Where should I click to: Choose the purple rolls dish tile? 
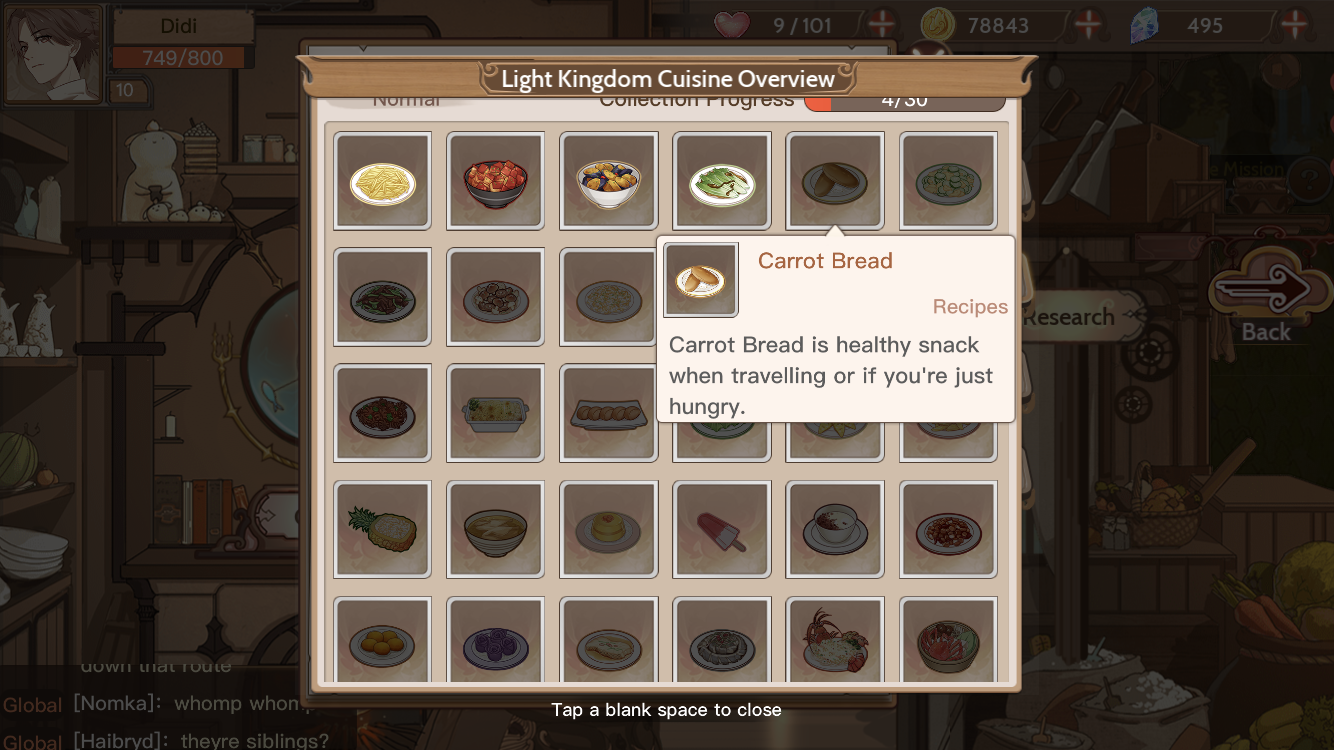[x=495, y=645]
